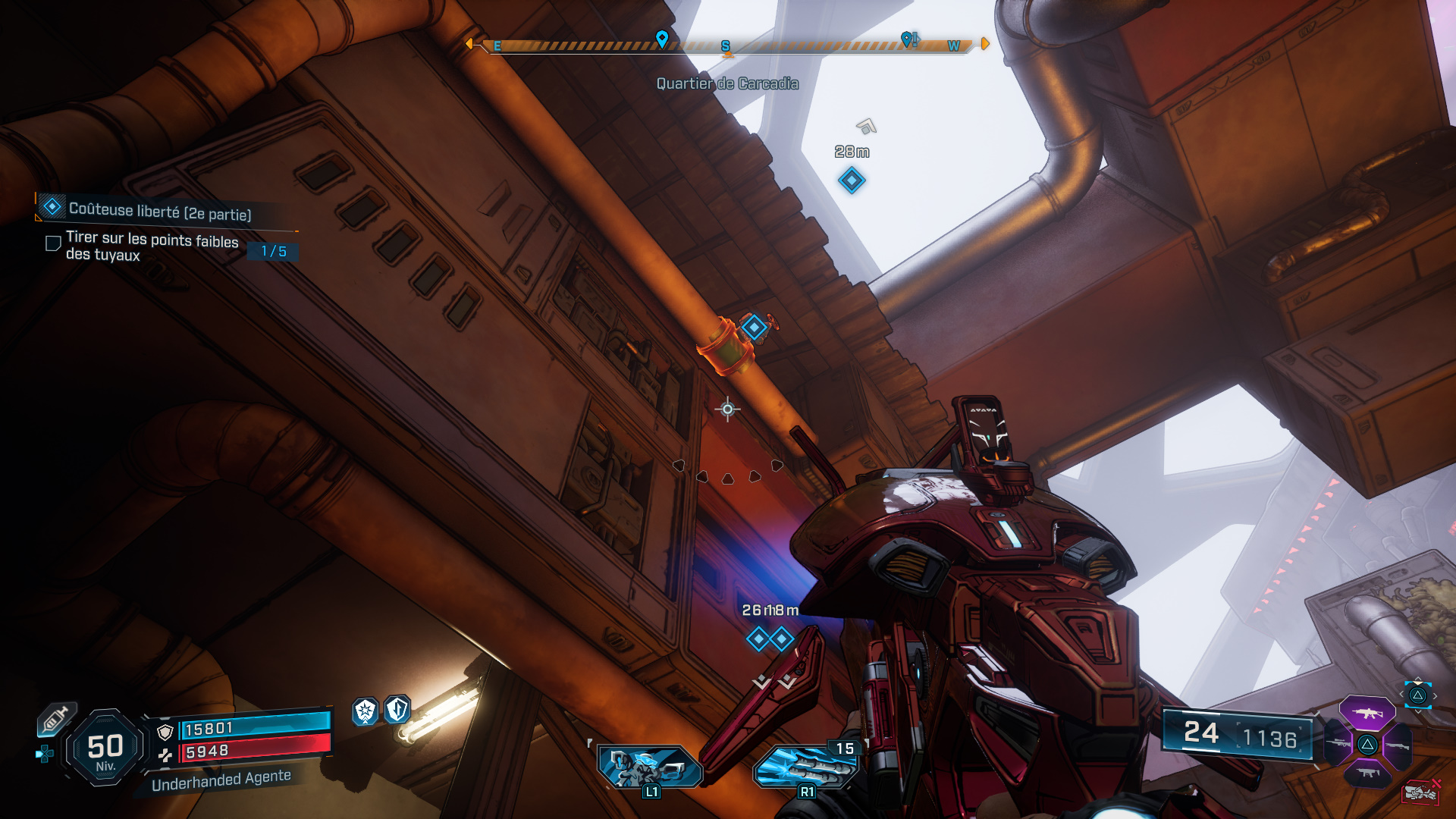1456x819 pixels.
Task: Click the shield icon beside the 15801 value
Action: 165,731
